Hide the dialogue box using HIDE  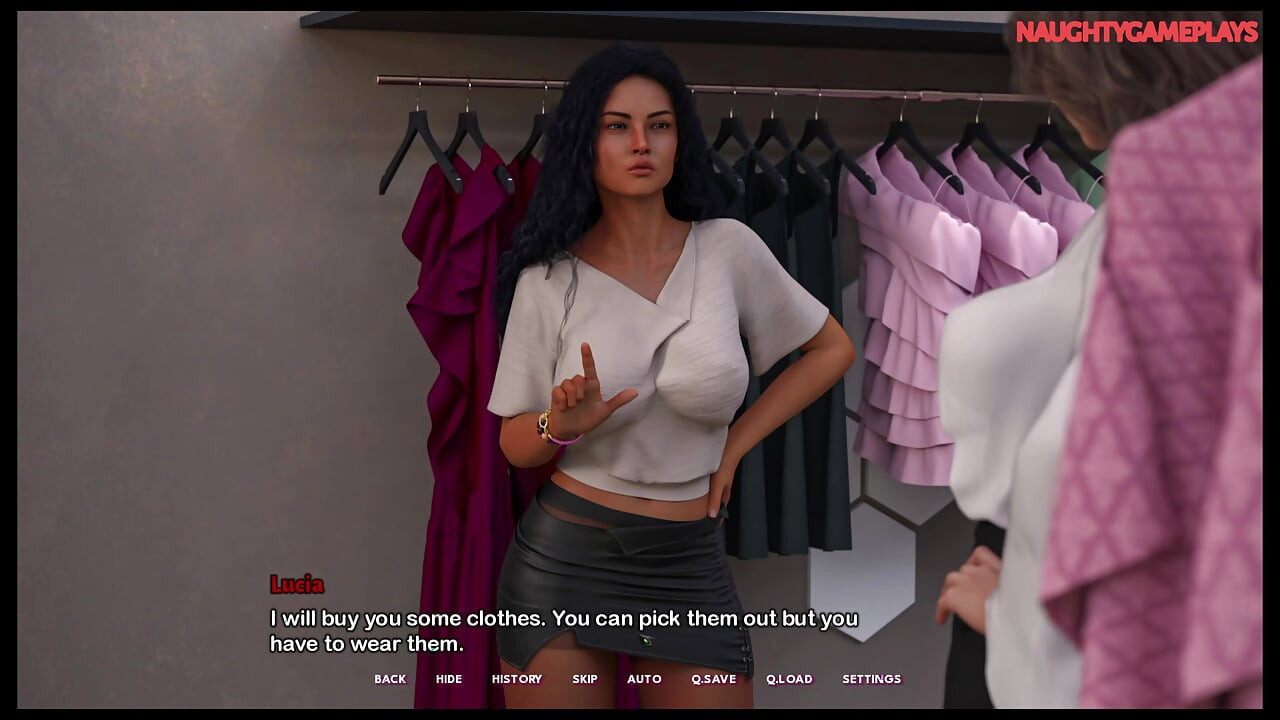[x=449, y=679]
